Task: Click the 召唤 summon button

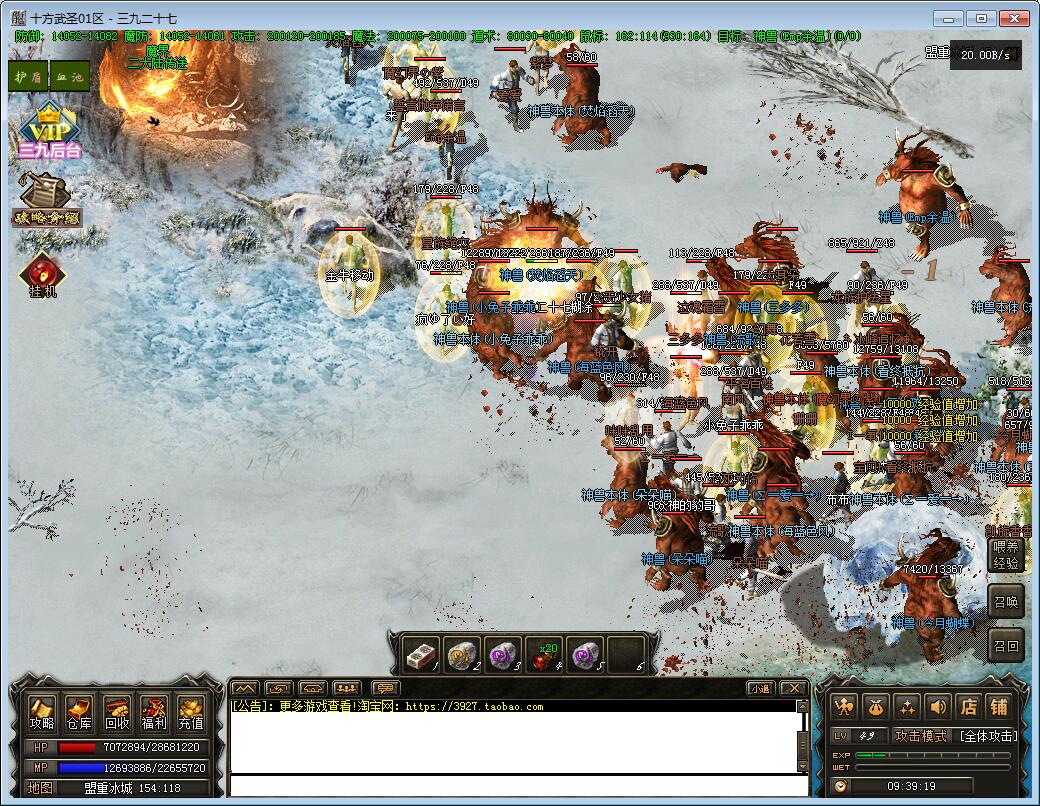Action: tap(1006, 602)
